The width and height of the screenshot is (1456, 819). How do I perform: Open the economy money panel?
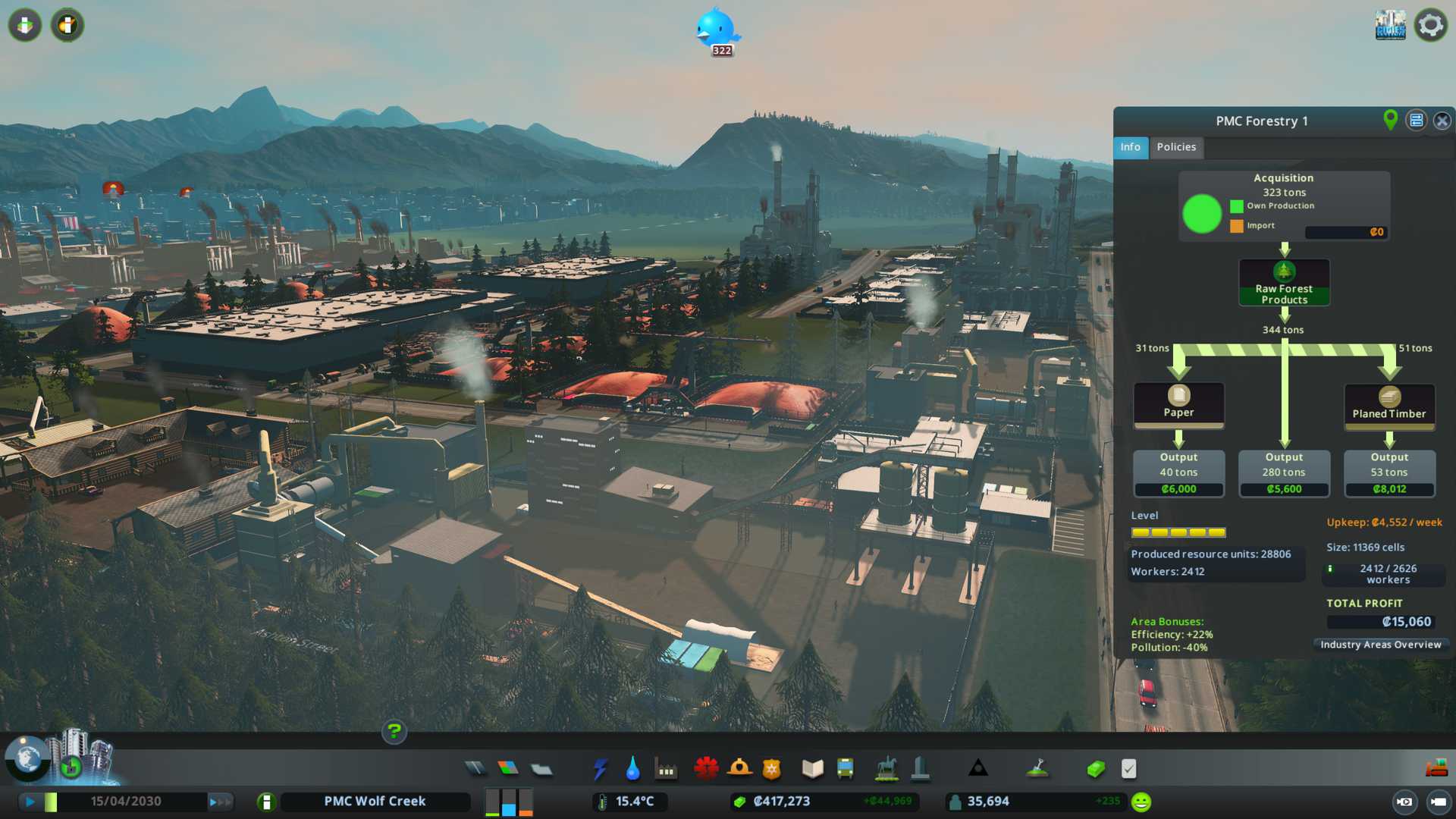click(x=1095, y=769)
